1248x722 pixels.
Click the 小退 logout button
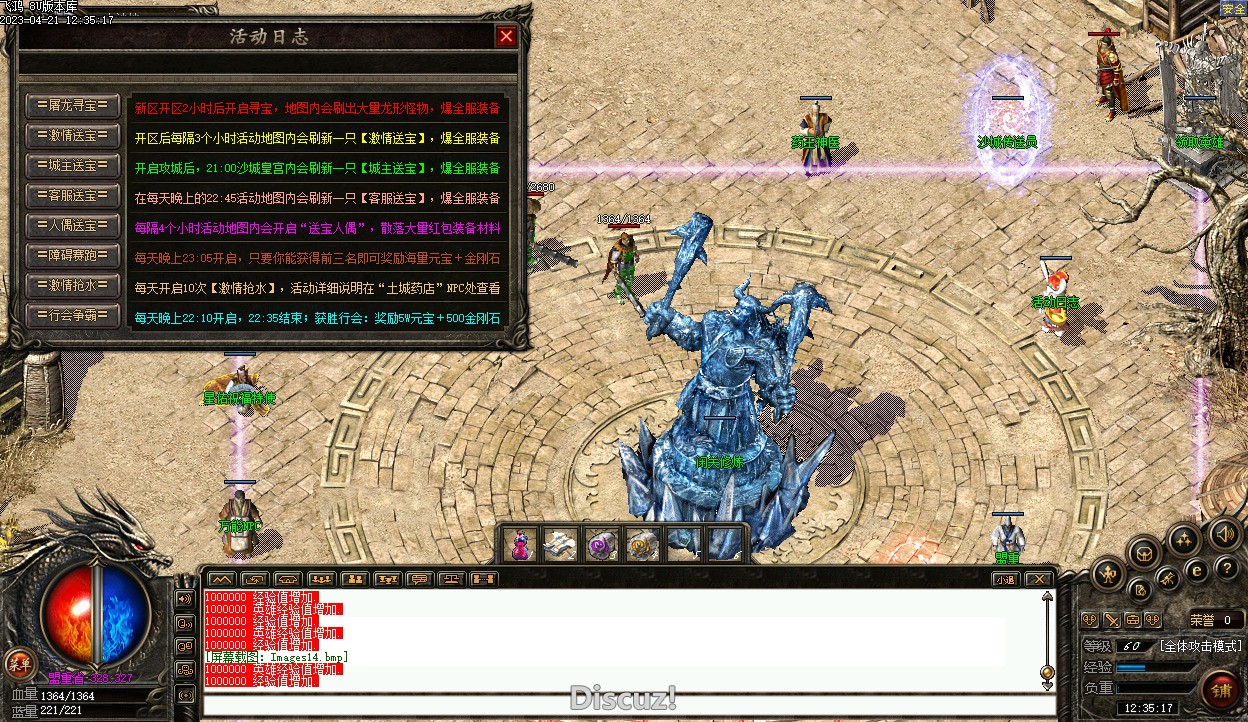[1004, 579]
